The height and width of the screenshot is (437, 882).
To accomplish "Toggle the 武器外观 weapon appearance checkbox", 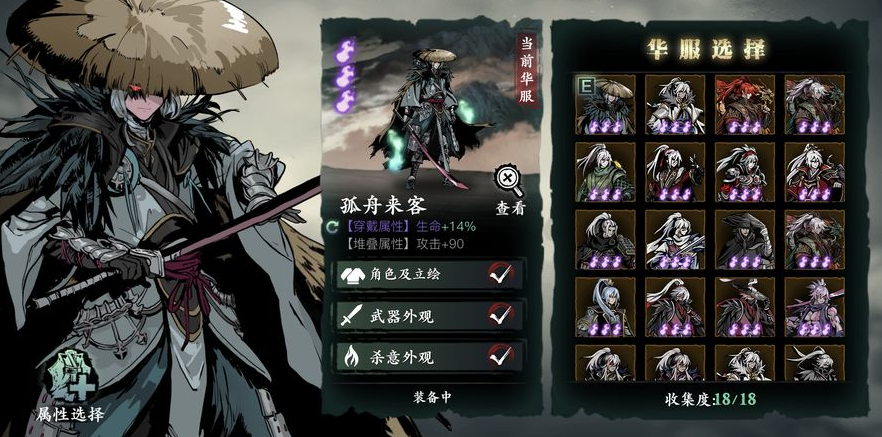I will (500, 315).
